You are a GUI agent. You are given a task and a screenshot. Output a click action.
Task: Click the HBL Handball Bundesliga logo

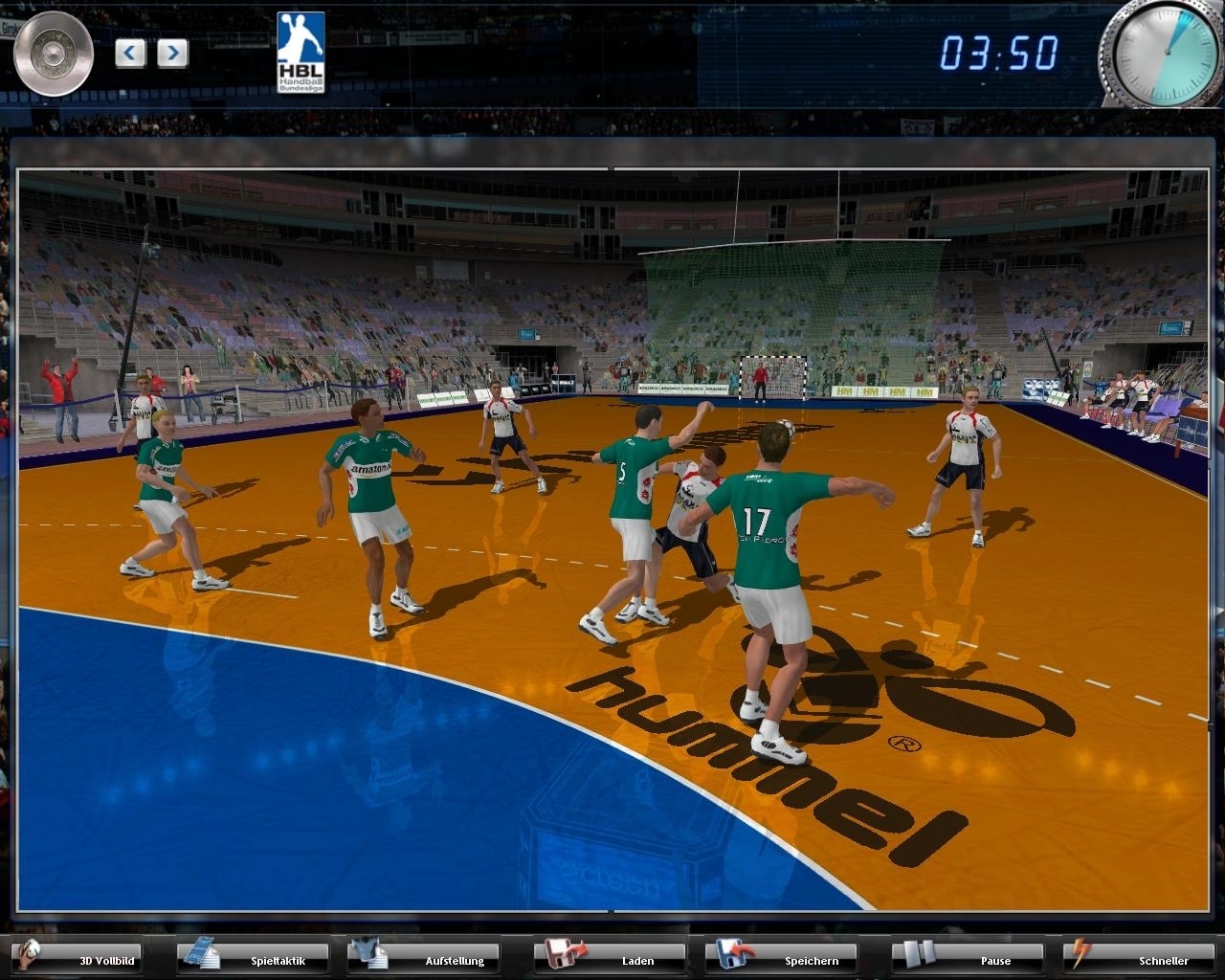click(299, 53)
